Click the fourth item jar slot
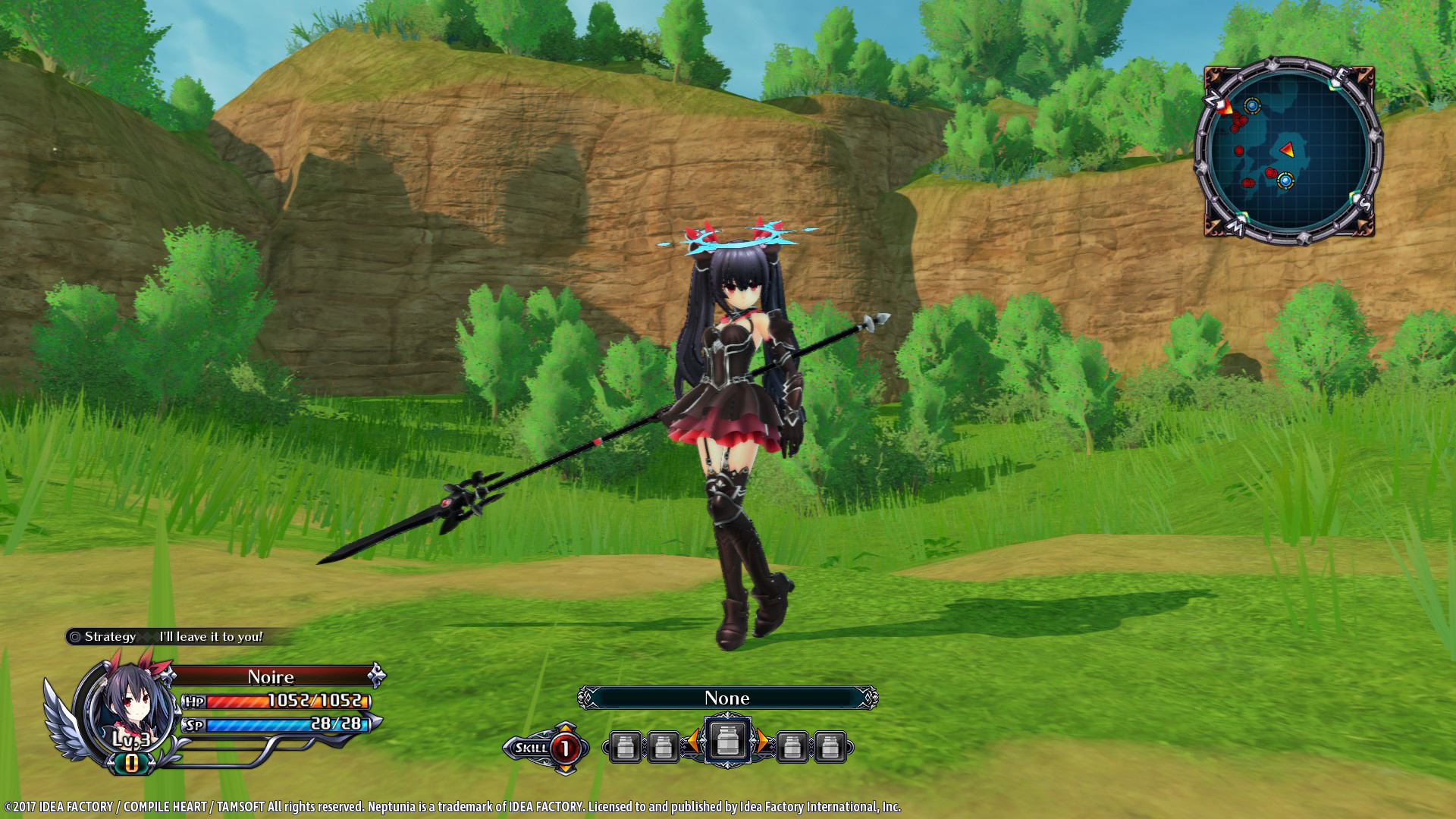The width and height of the screenshot is (1456, 819). point(792,746)
